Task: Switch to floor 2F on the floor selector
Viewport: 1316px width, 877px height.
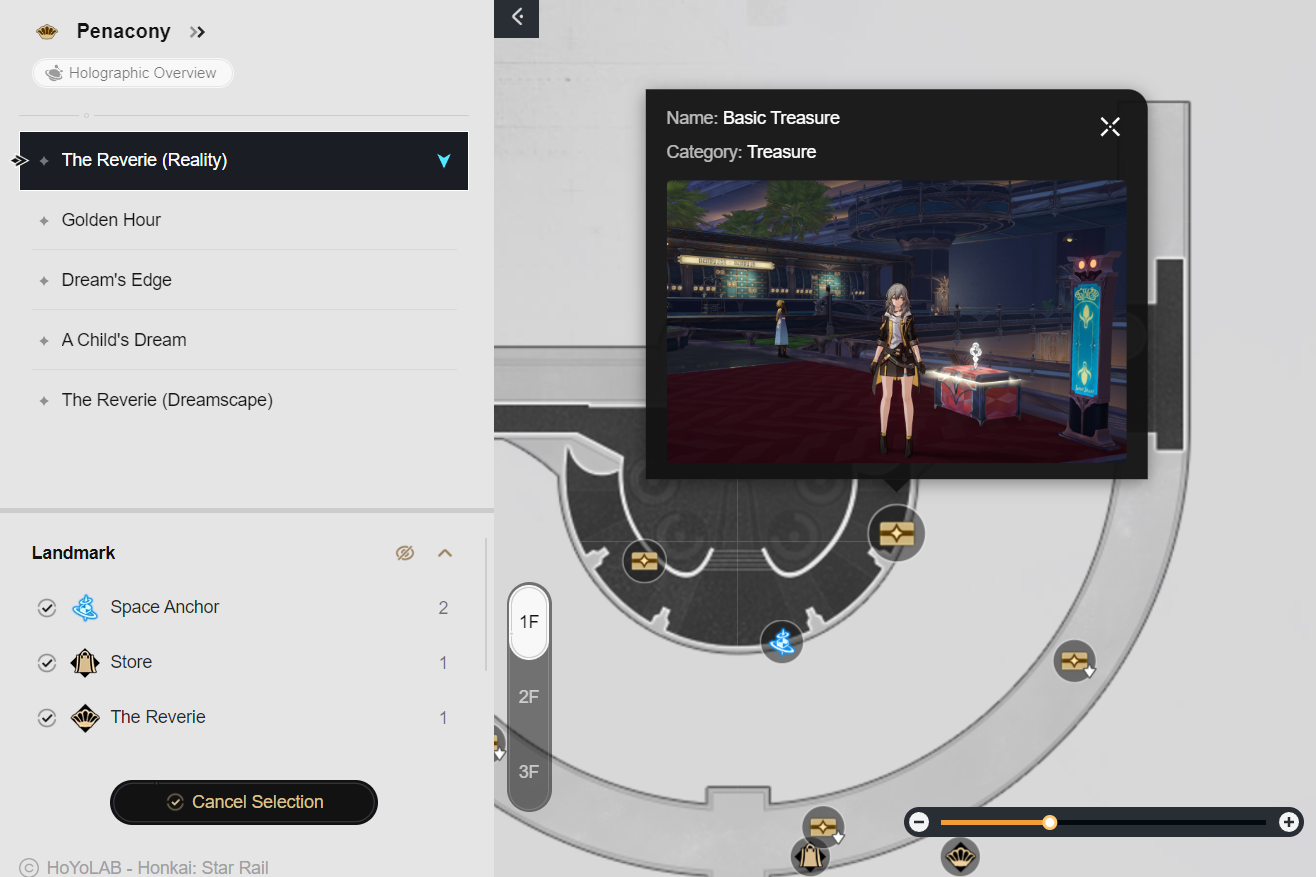Action: pyautogui.click(x=528, y=696)
